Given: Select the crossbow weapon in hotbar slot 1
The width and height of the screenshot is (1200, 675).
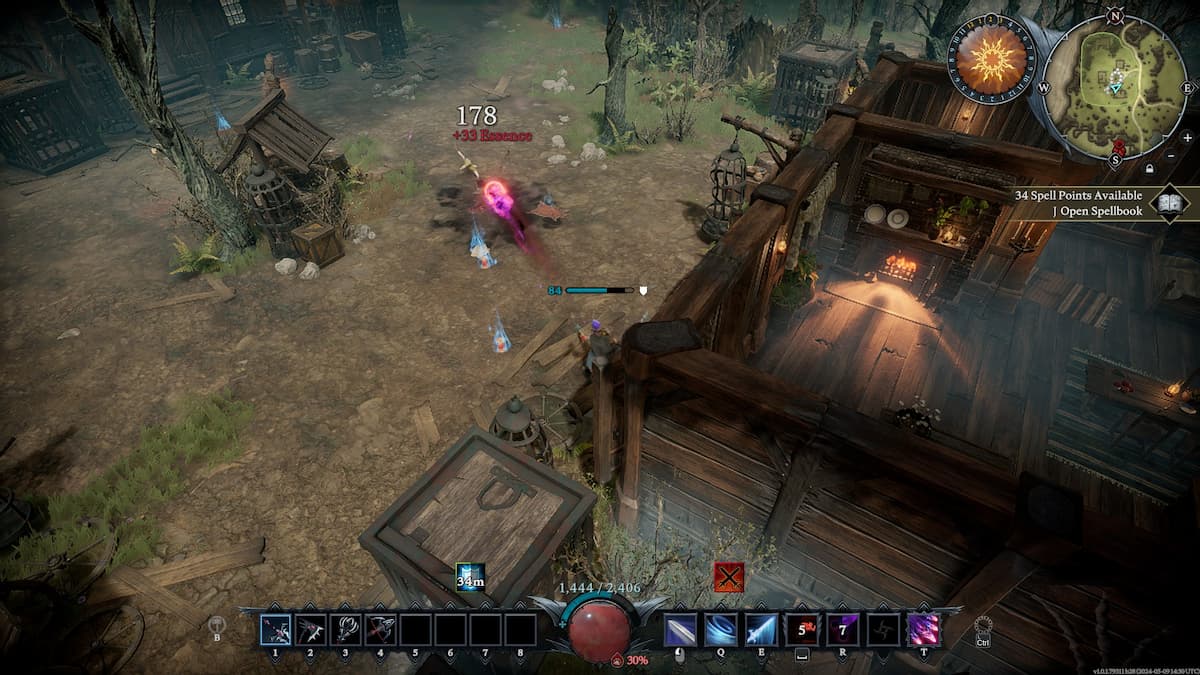Looking at the screenshot, I should tap(276, 630).
